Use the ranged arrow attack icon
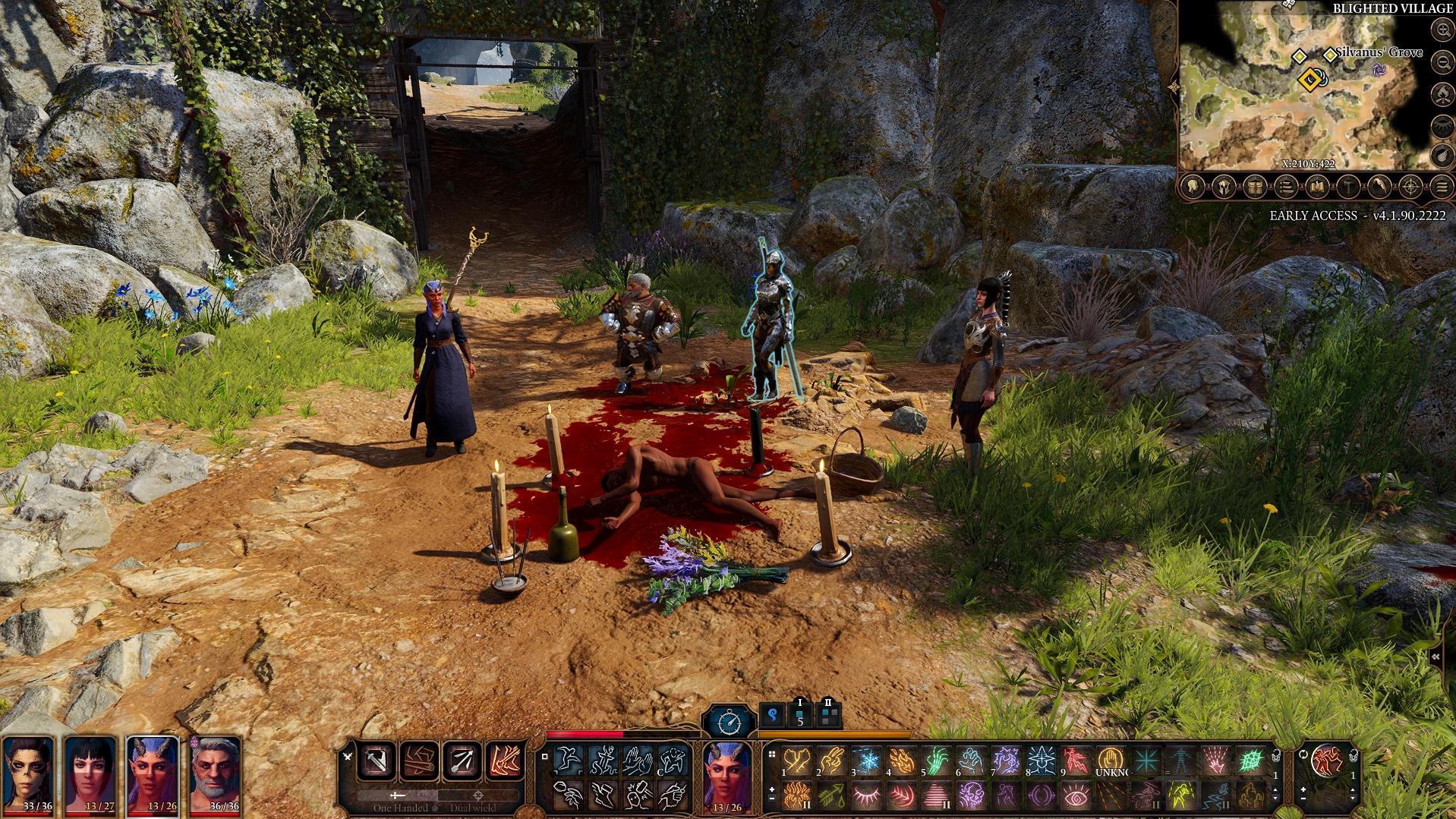1456x819 pixels. 462,759
